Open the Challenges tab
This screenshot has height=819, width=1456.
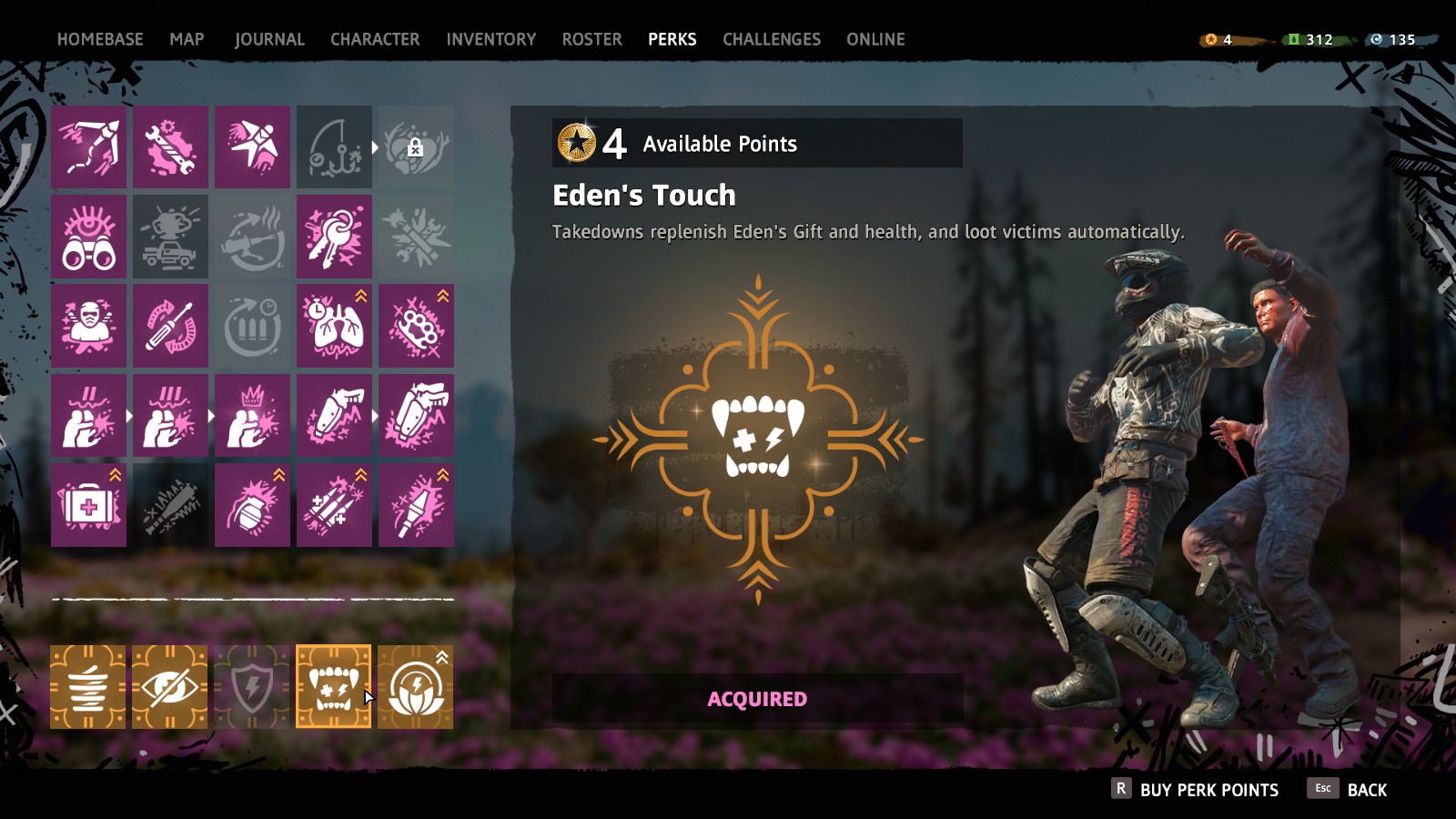tap(771, 39)
